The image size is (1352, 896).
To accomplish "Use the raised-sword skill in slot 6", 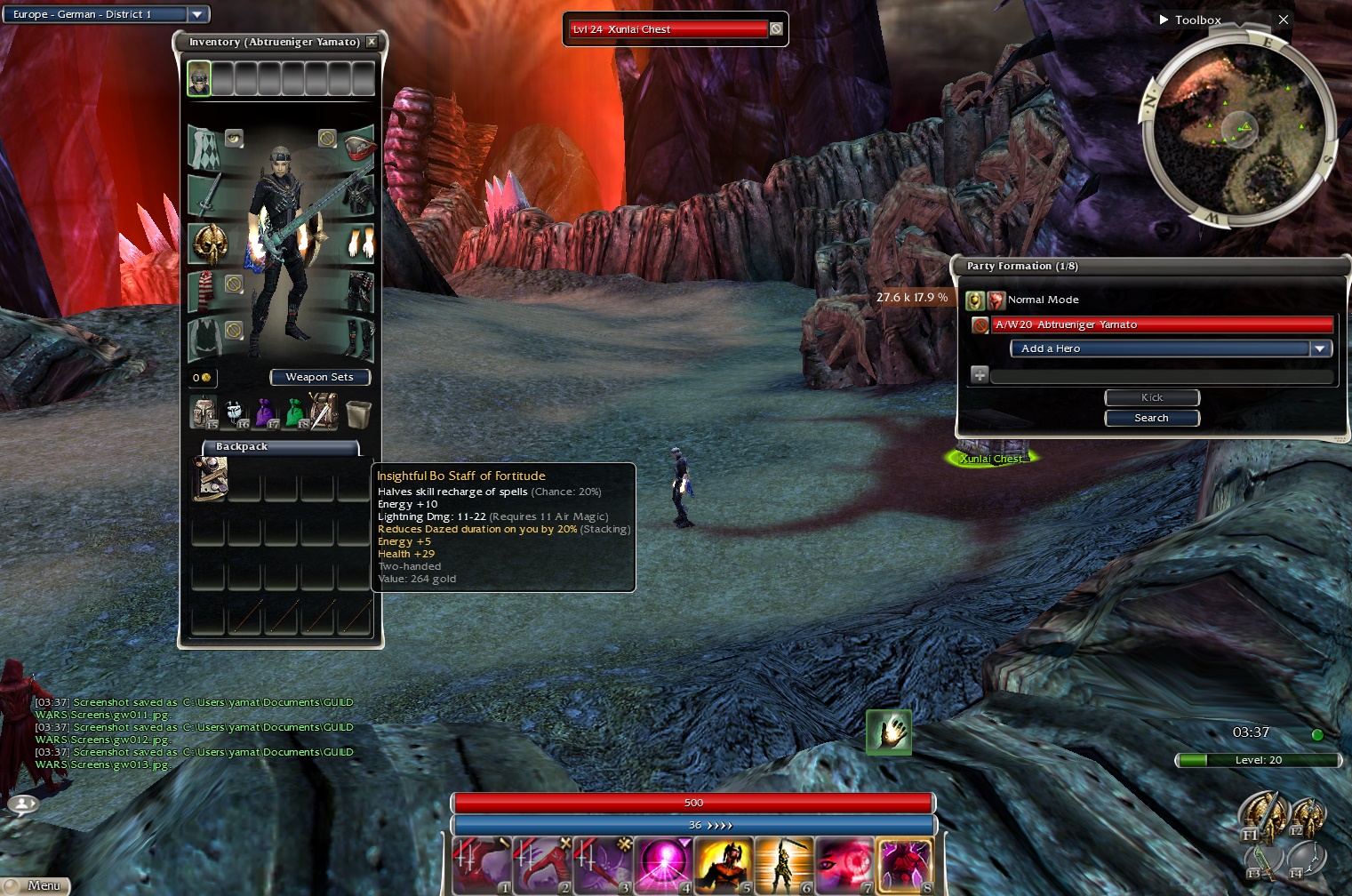I will click(783, 864).
